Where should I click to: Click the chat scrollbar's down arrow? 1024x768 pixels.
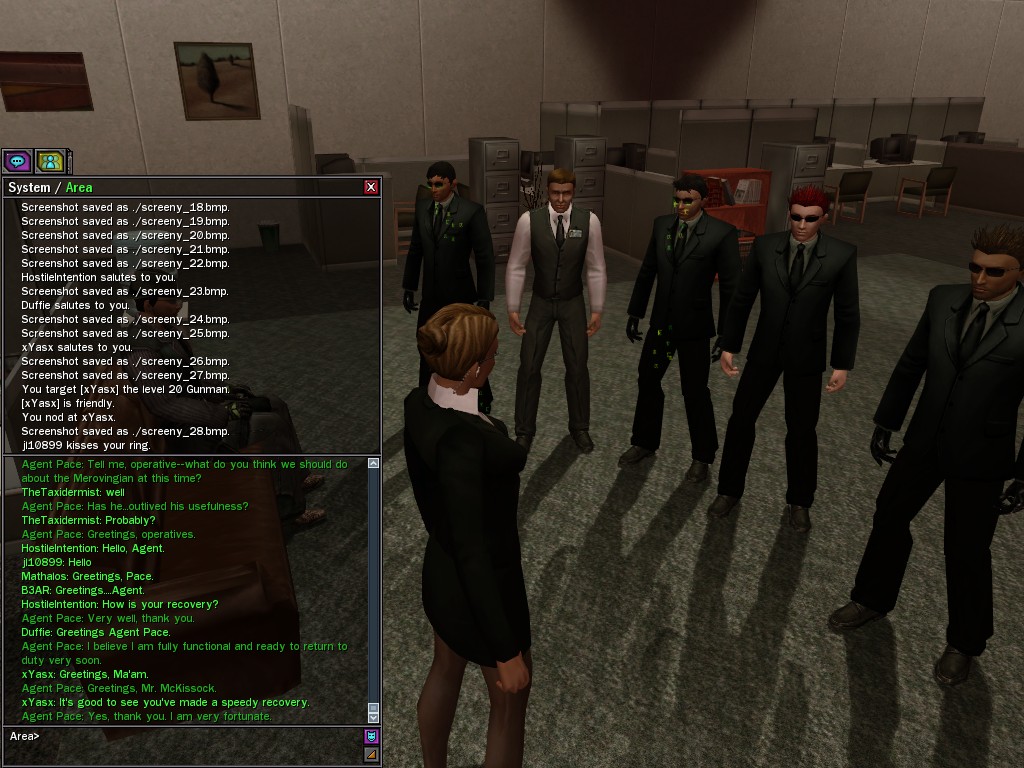[x=374, y=716]
